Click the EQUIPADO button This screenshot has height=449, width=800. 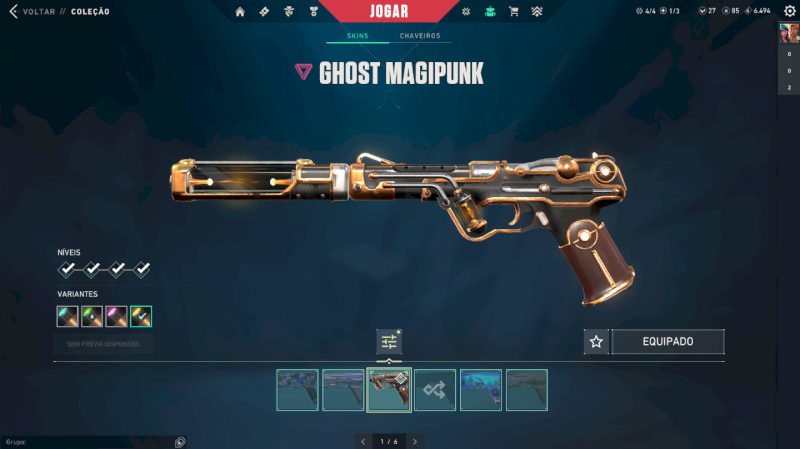(667, 342)
